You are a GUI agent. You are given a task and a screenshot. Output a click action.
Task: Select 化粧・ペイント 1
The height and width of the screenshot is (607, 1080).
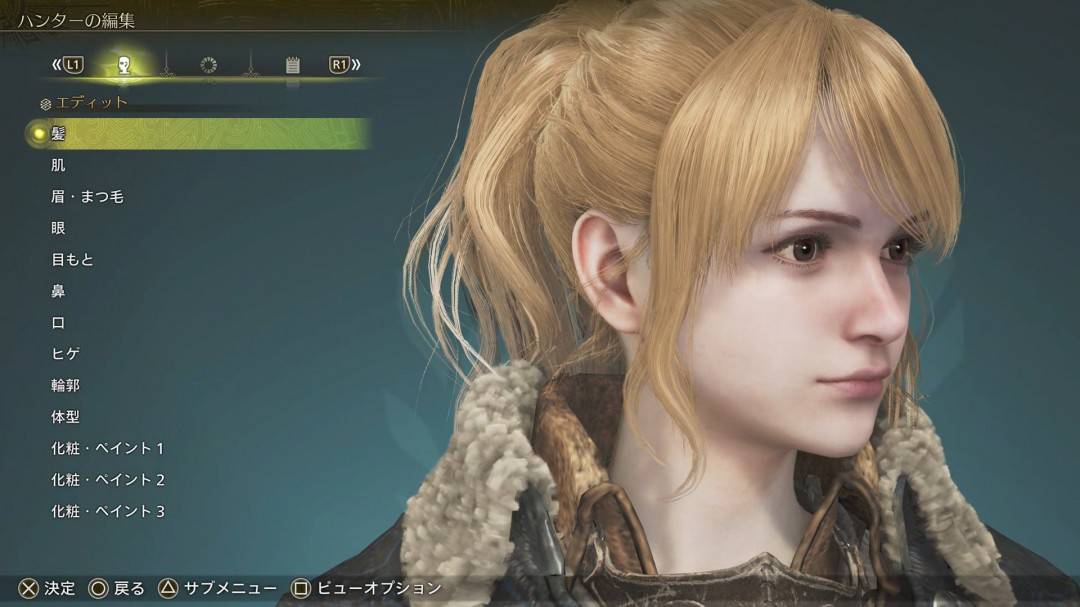[x=108, y=448]
